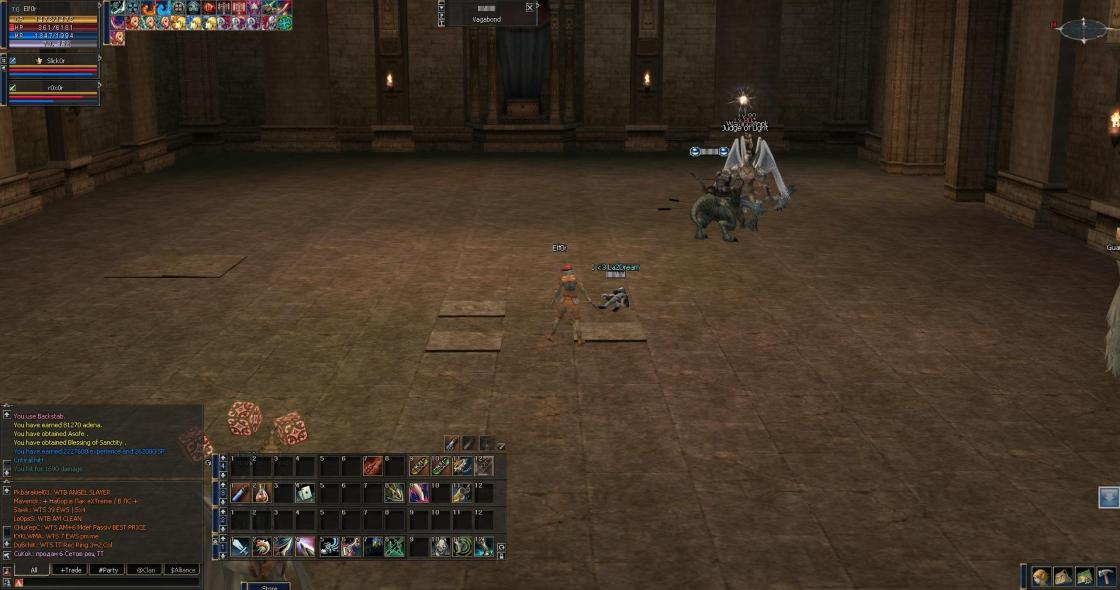
Task: Switch to the +Trade chat tab
Action: 70,570
